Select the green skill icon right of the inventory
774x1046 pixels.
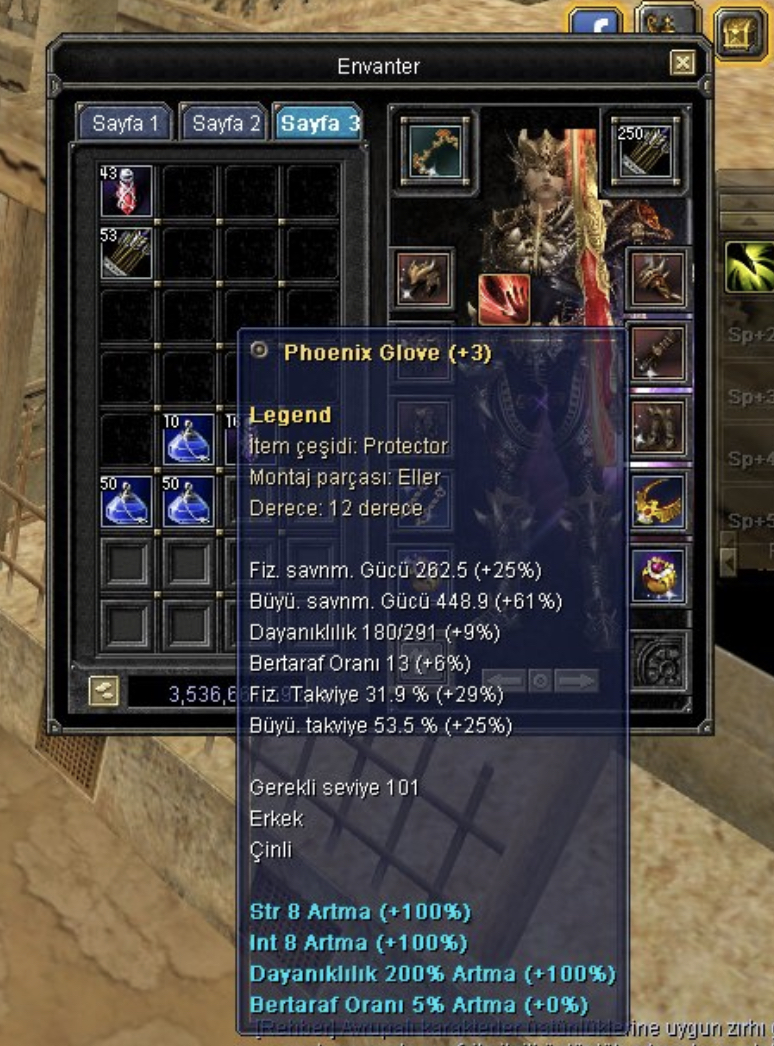point(749,264)
